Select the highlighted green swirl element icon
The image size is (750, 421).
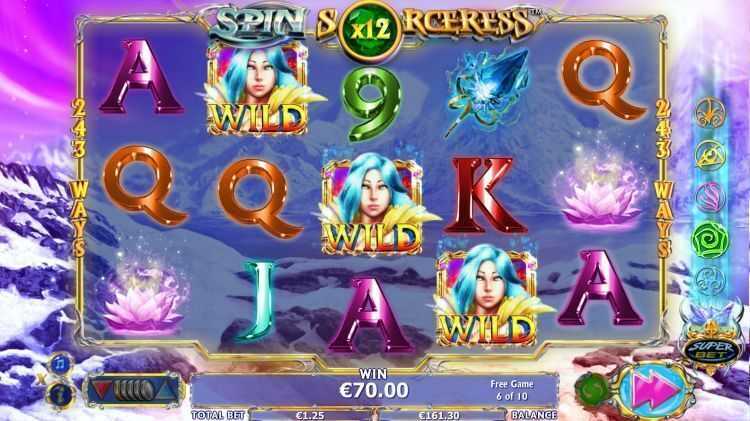tap(708, 240)
